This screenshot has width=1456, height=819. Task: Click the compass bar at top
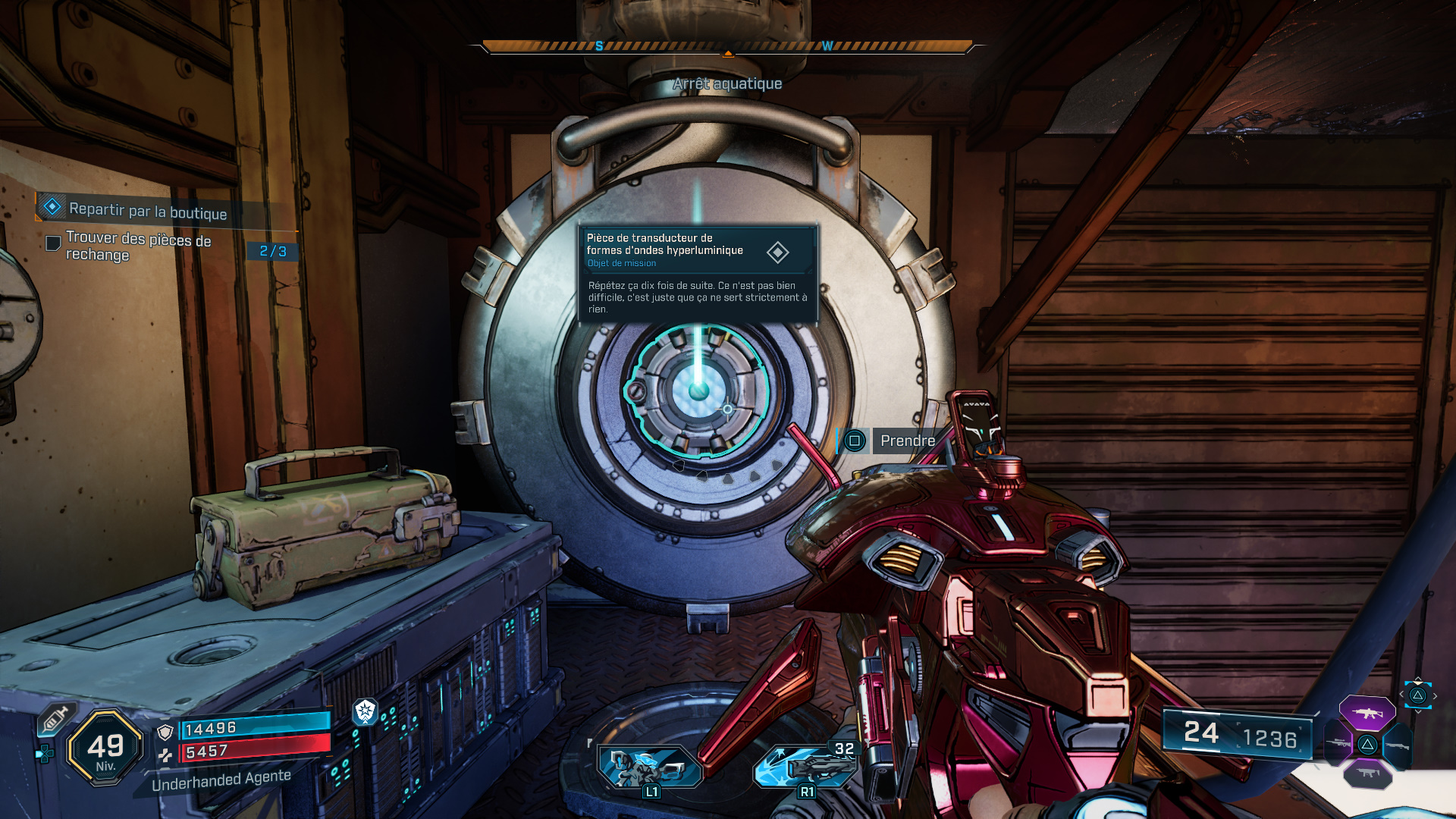727,47
